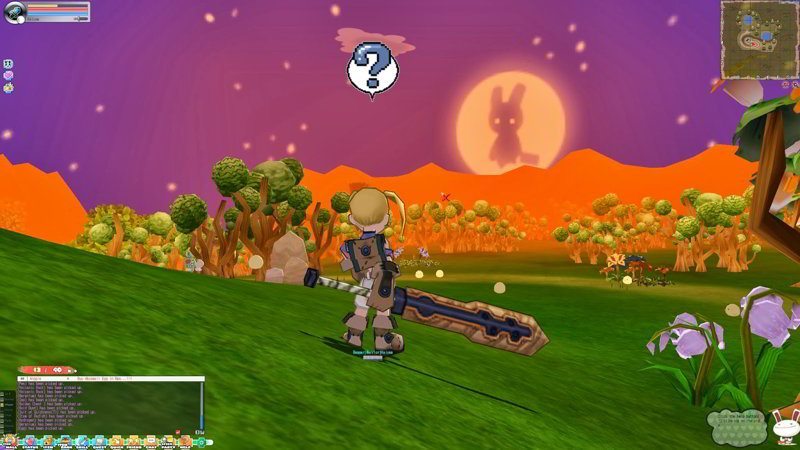Click the minimap
Image resolution: width=800 pixels, height=450 pixels.
pos(759,39)
